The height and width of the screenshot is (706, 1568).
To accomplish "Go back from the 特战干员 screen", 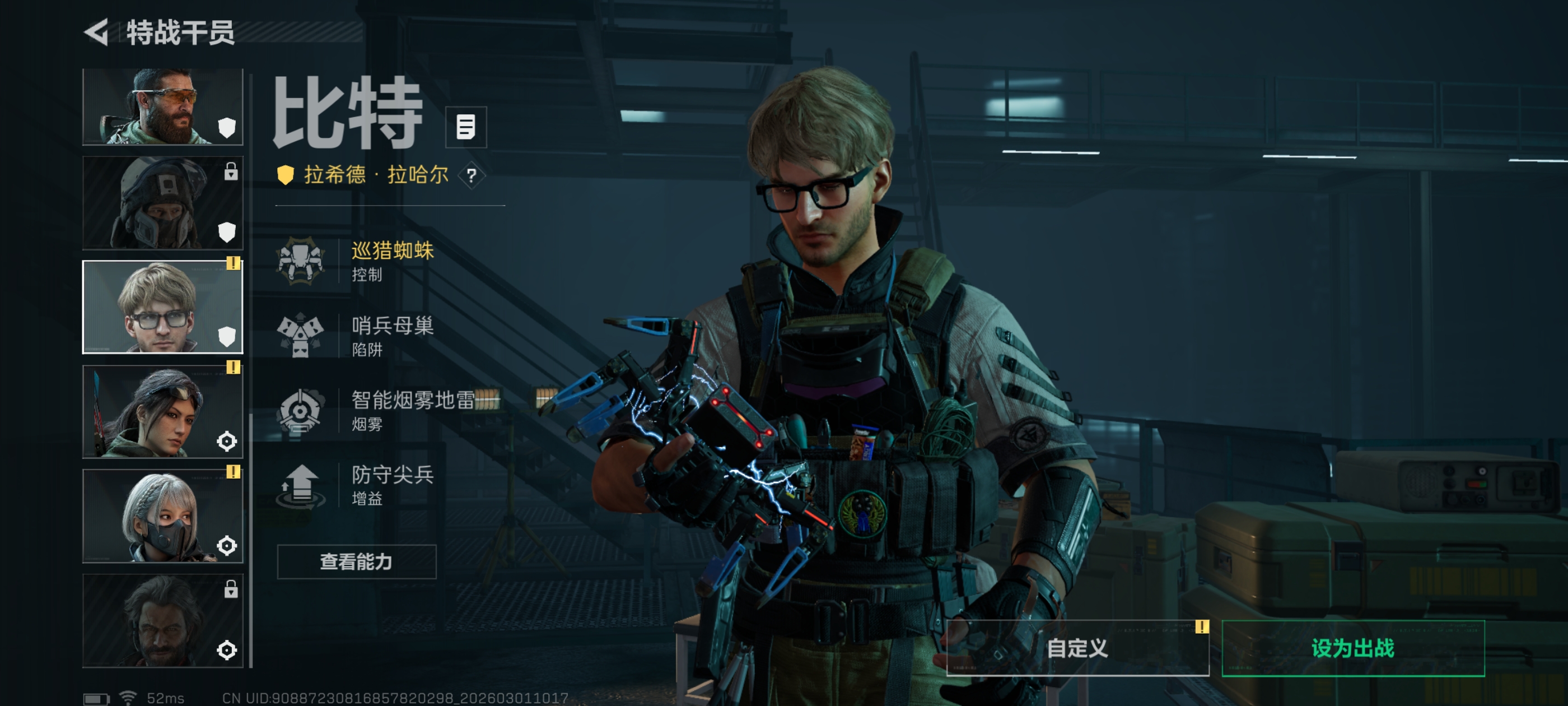I will [97, 32].
